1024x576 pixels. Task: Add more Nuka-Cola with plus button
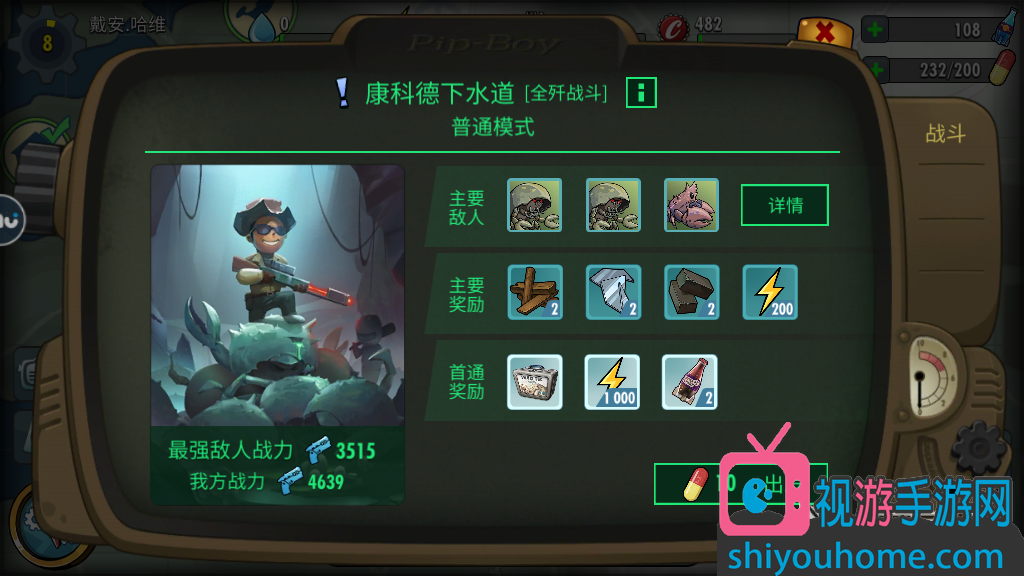click(x=874, y=30)
